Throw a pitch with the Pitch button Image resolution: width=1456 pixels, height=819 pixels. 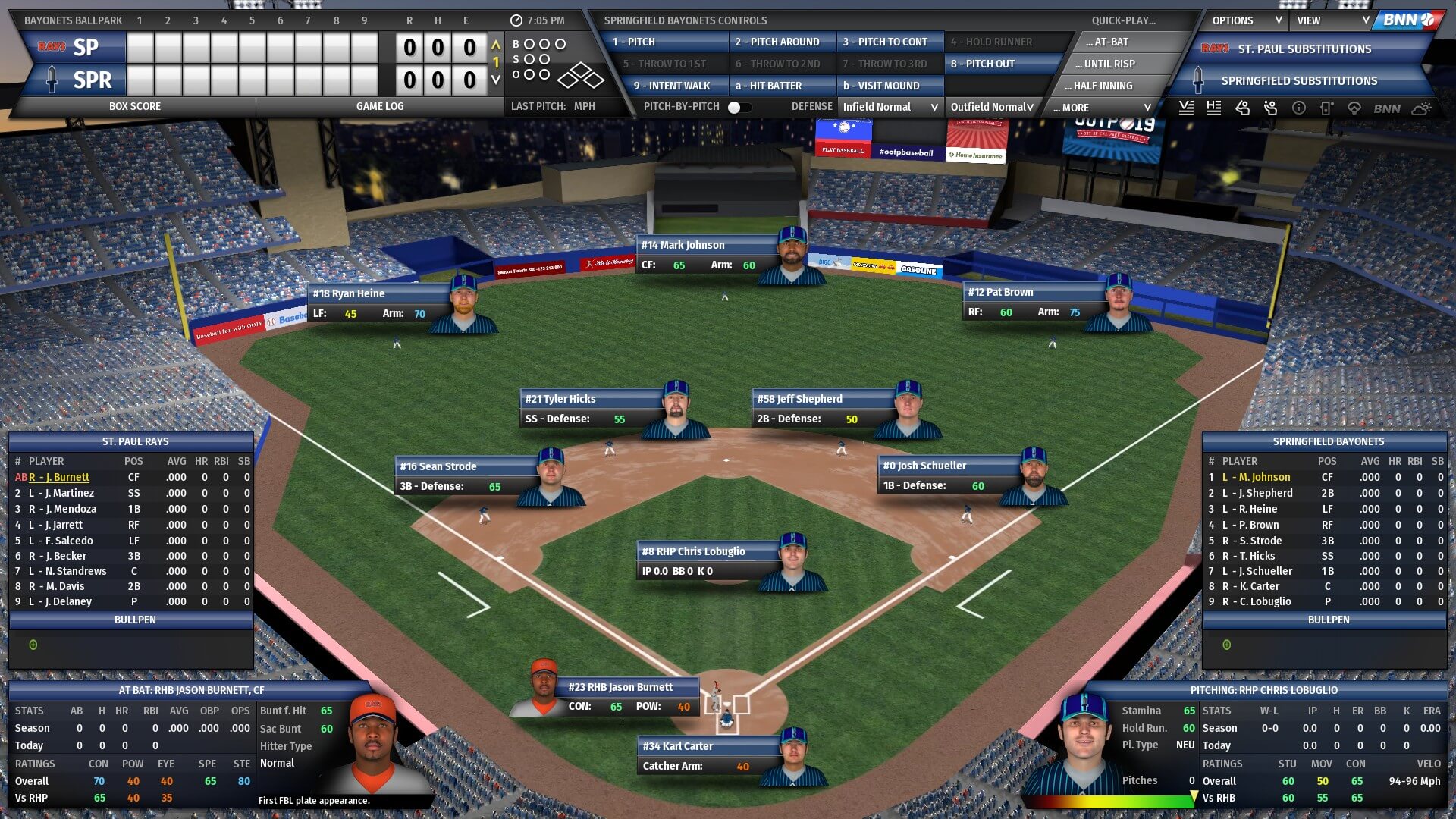665,42
